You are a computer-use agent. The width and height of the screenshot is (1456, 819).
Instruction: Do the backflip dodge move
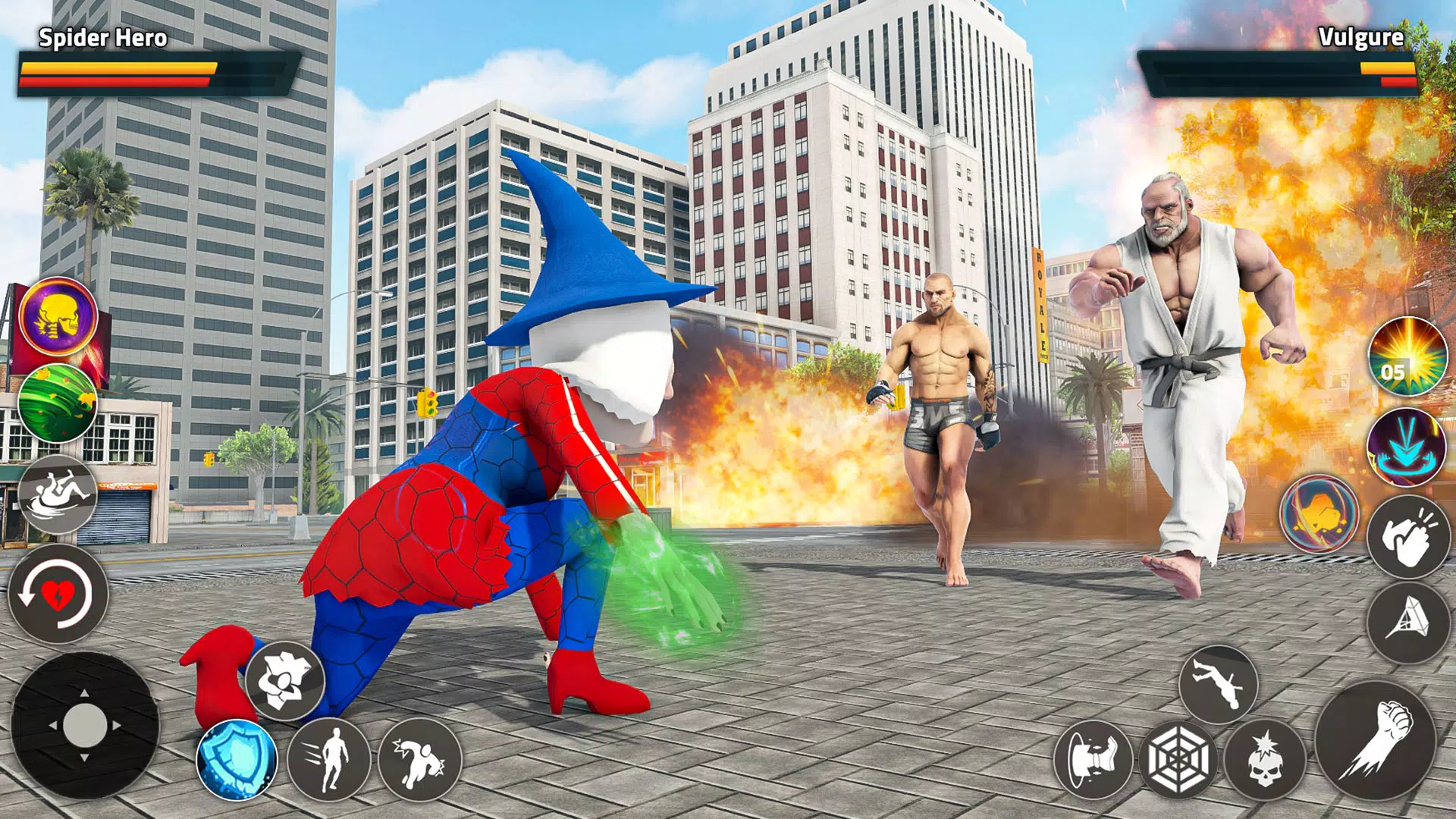[1218, 684]
